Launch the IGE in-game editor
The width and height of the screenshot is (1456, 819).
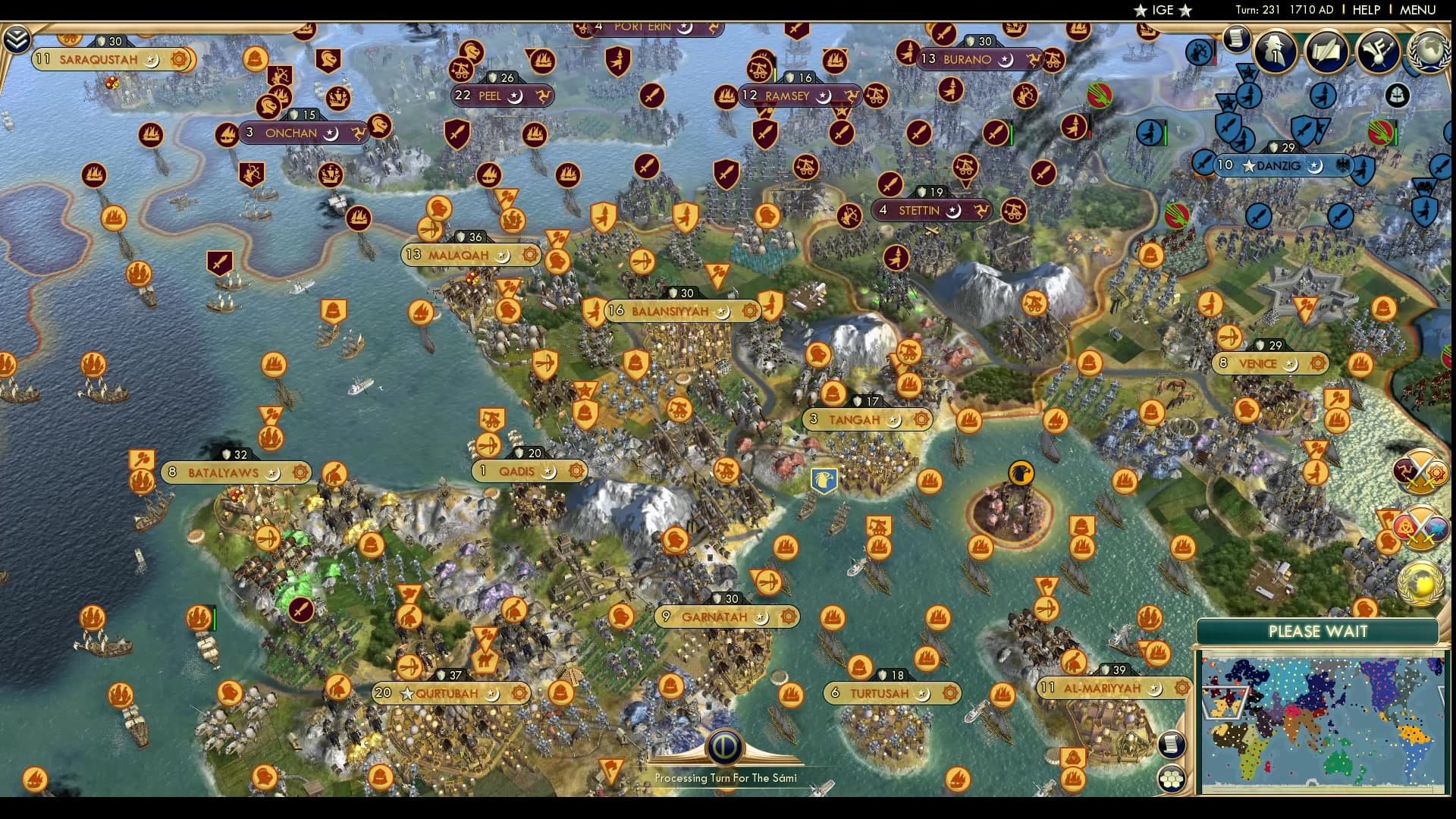[1163, 10]
